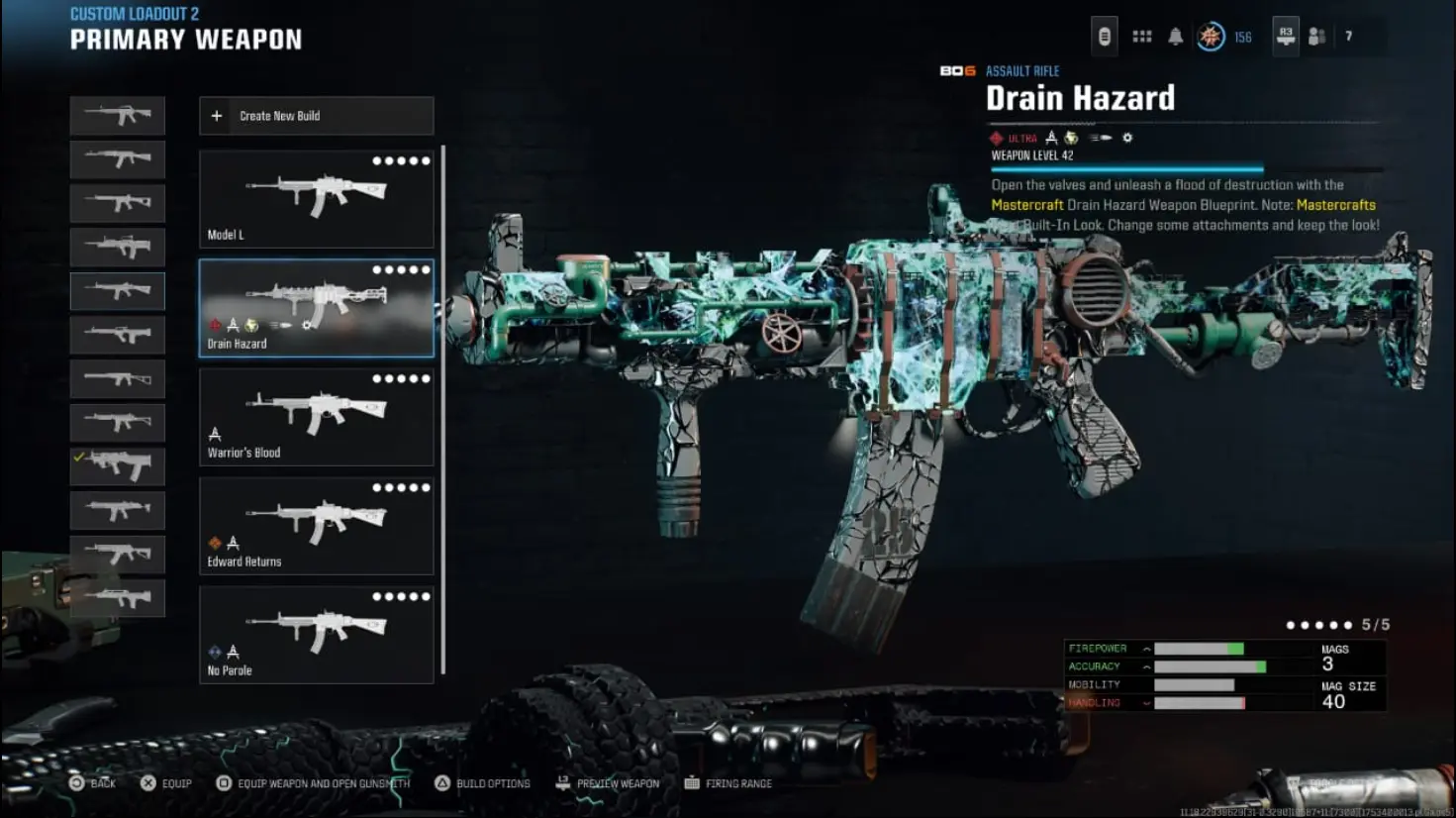This screenshot has height=818, width=1456.
Task: Open the friends social icon
Action: click(1316, 37)
